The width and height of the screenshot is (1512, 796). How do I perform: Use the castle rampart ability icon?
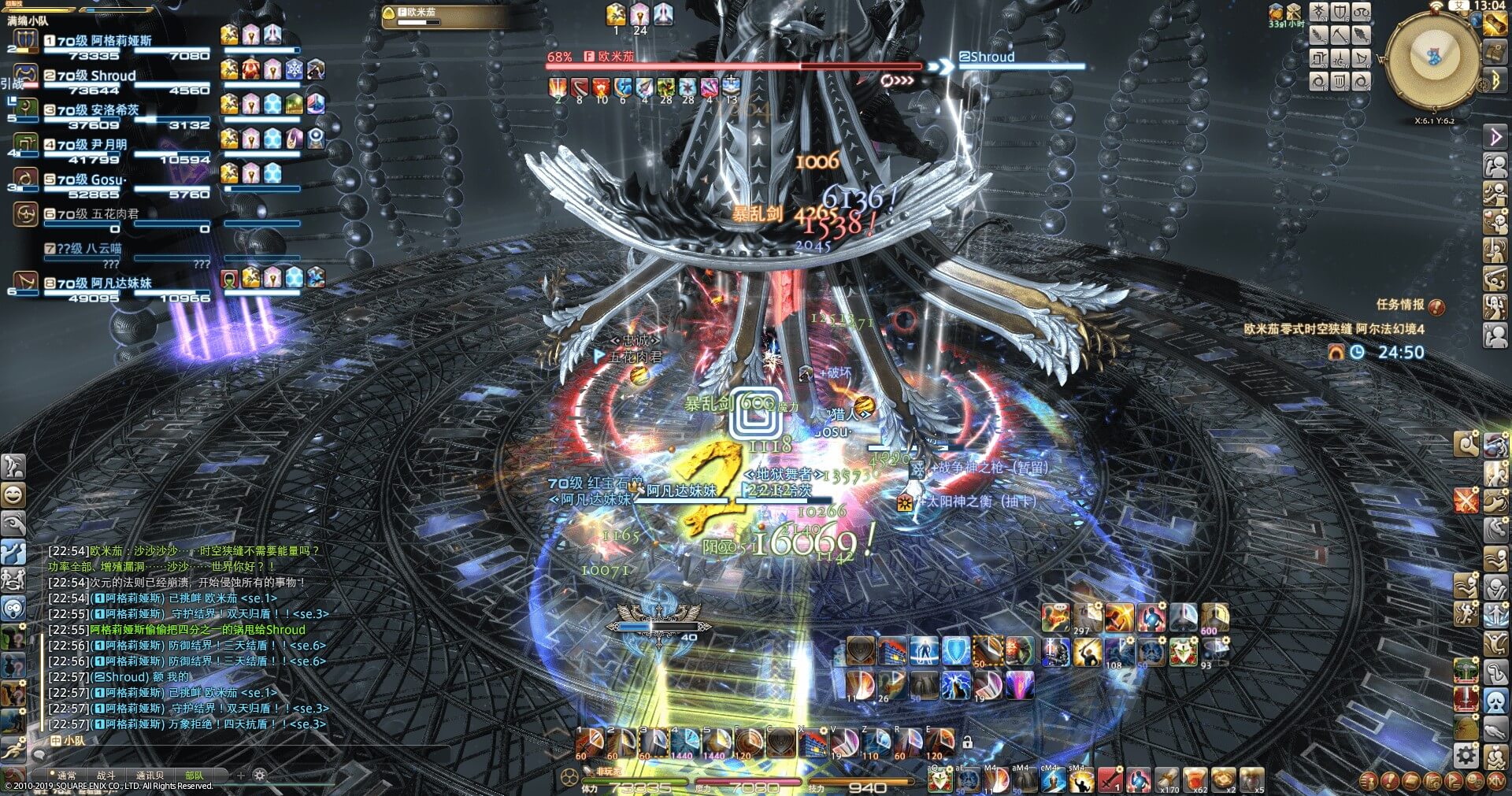pos(892,652)
